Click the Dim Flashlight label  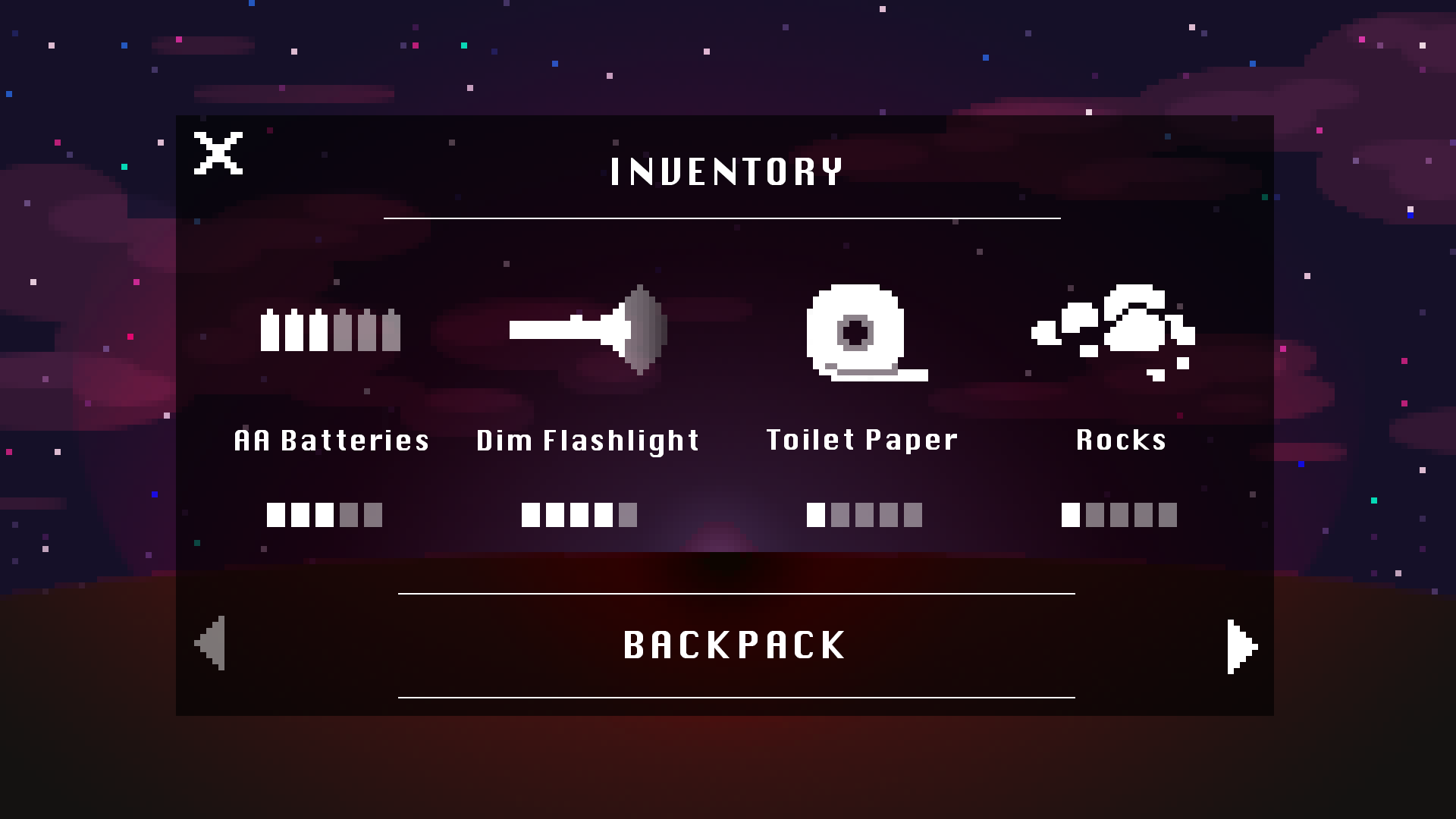coord(587,440)
